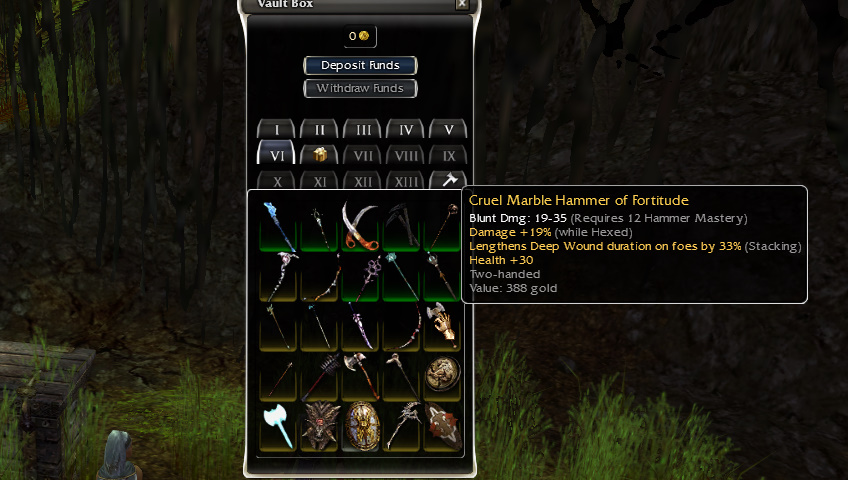Select the round bronze lion shield
Screen dimensions: 848x480
[x=442, y=377]
